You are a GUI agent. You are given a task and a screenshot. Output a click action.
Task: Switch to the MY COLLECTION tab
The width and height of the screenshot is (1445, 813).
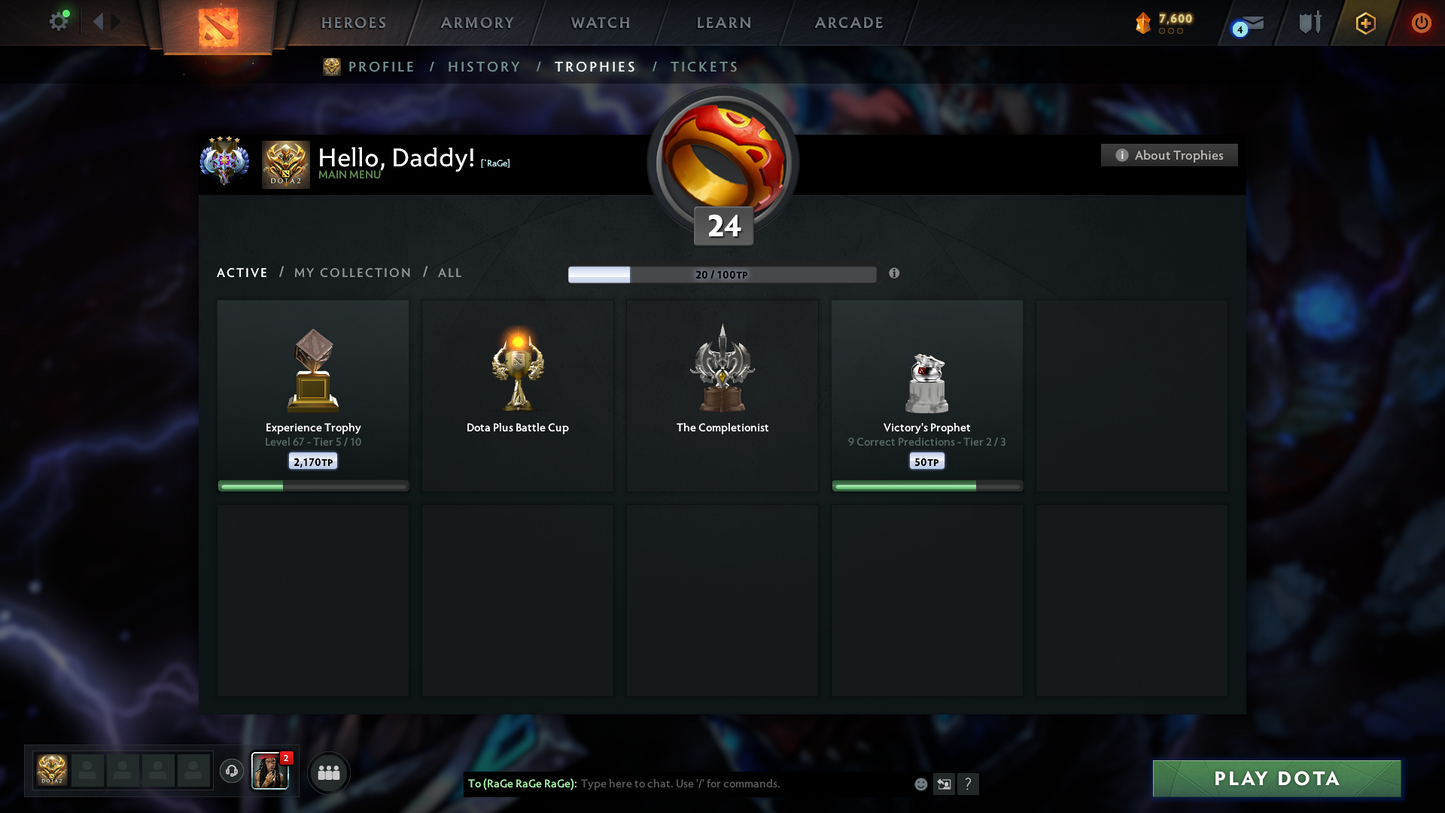click(x=352, y=272)
